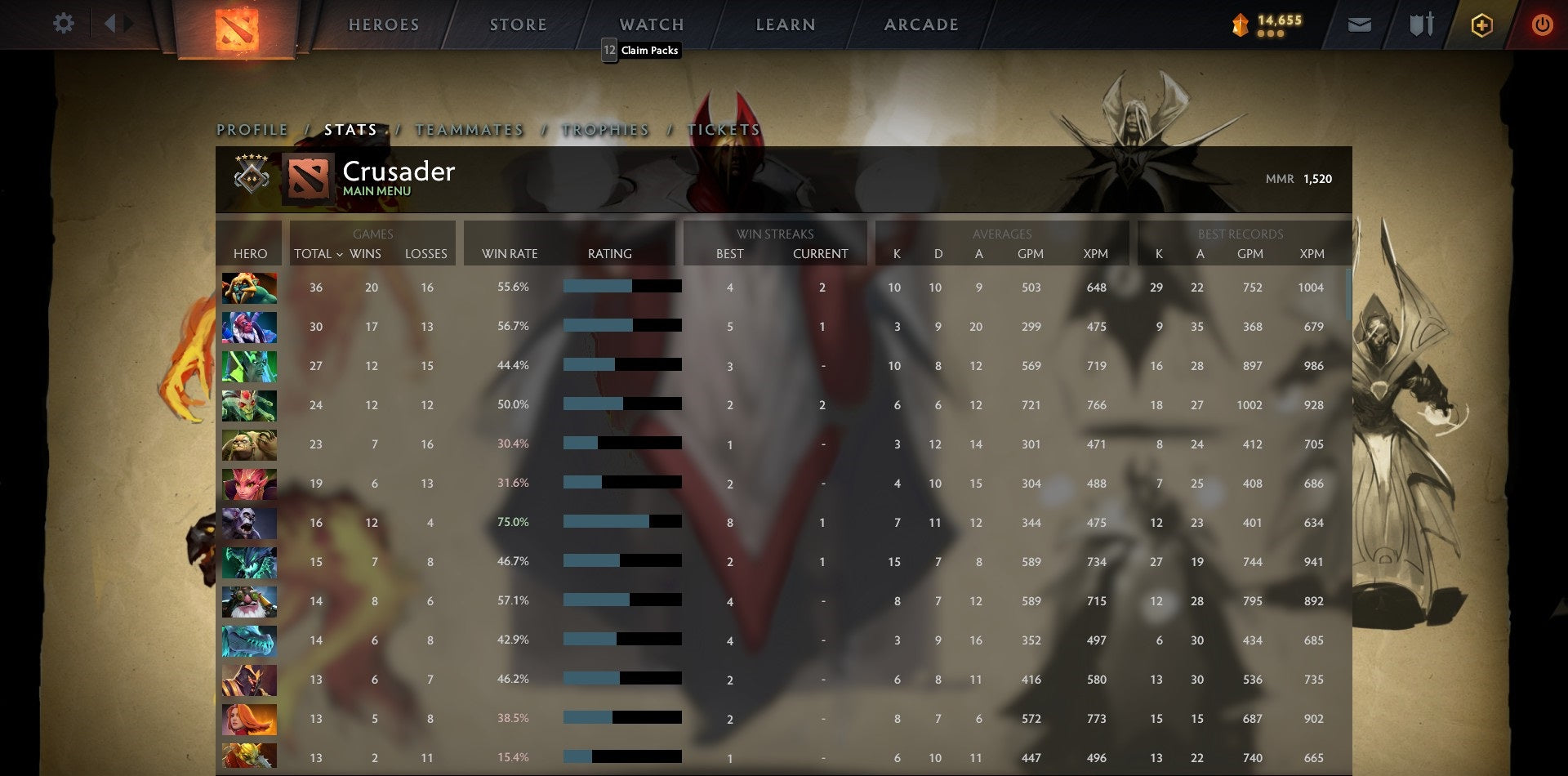Click the top hero's win rate bar
Image resolution: width=1568 pixels, height=776 pixels.
(621, 287)
